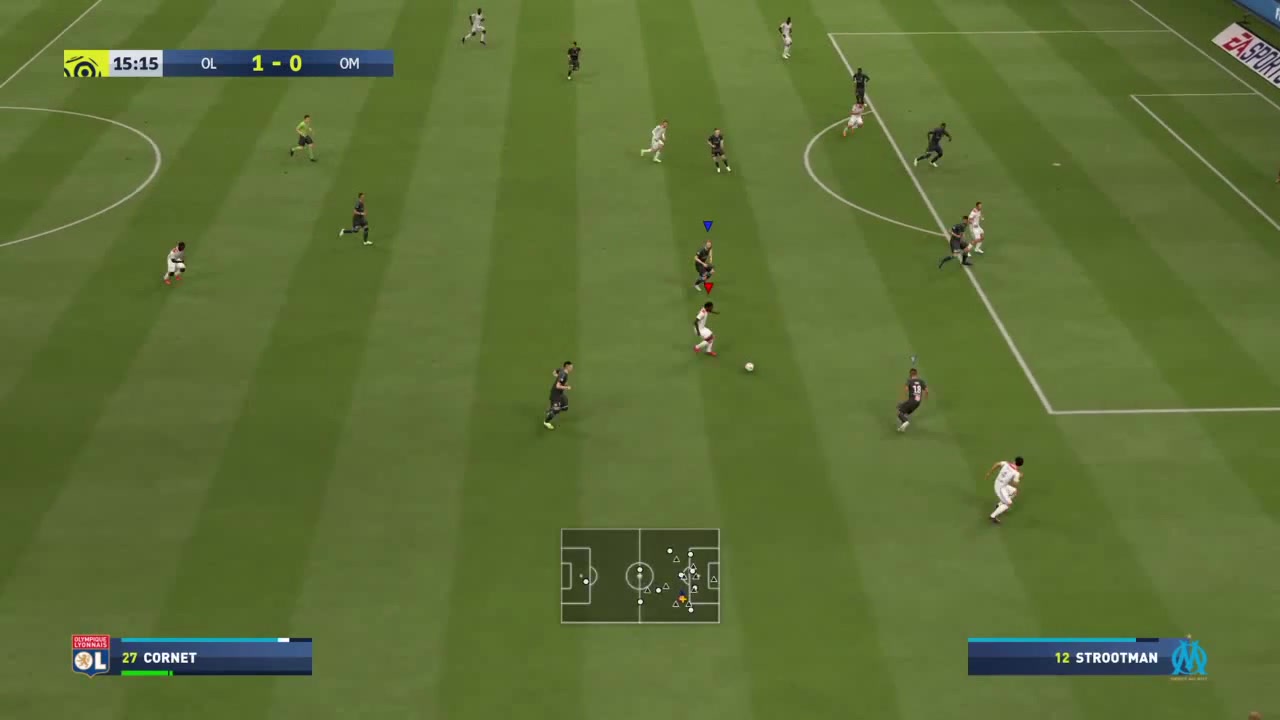The width and height of the screenshot is (1280, 720).
Task: Select number 27 next to Cornet
Action: 129,657
